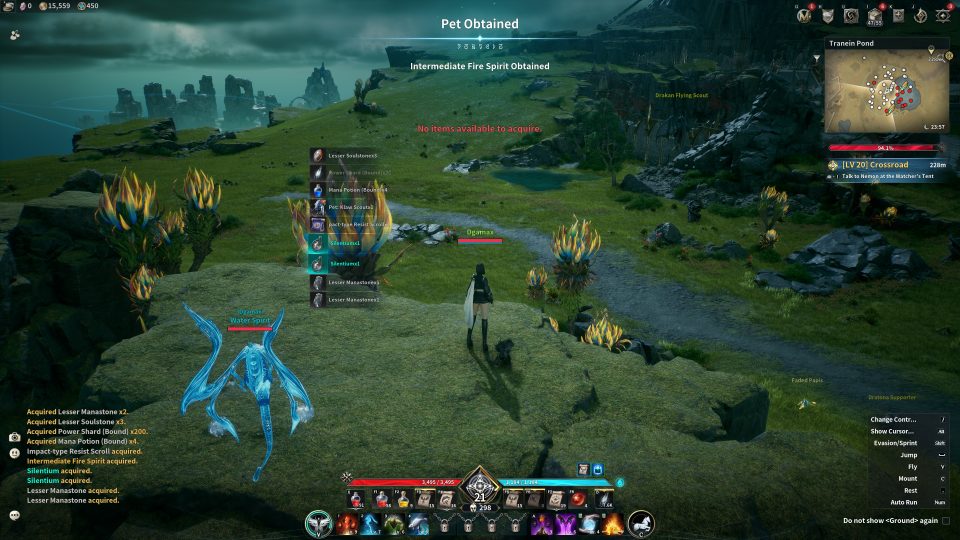Open the chat bubble icon
Viewport: 960px width, 540px height.
pyautogui.click(x=14, y=515)
